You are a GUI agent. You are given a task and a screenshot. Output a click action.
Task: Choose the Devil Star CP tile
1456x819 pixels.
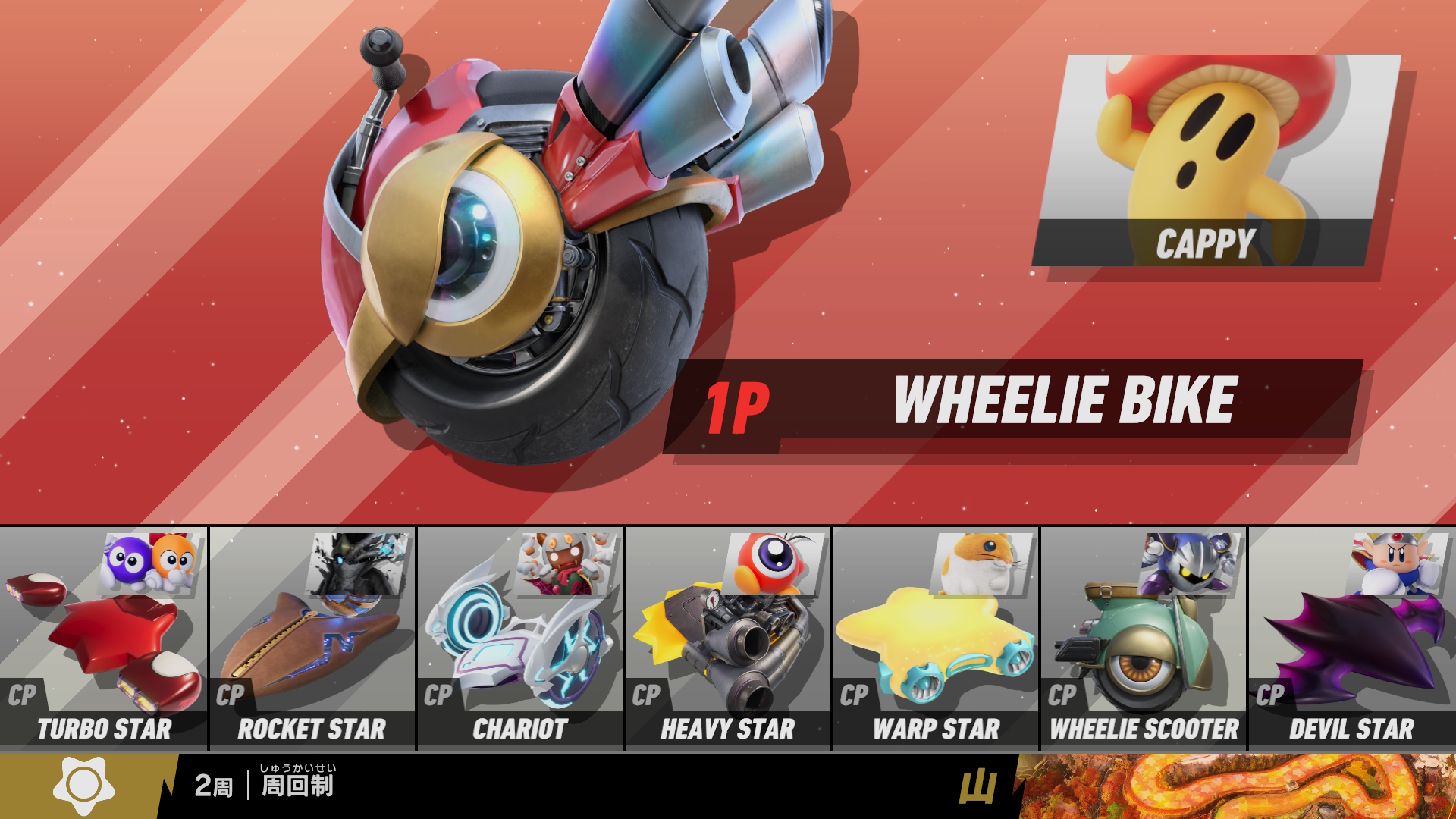[1352, 639]
